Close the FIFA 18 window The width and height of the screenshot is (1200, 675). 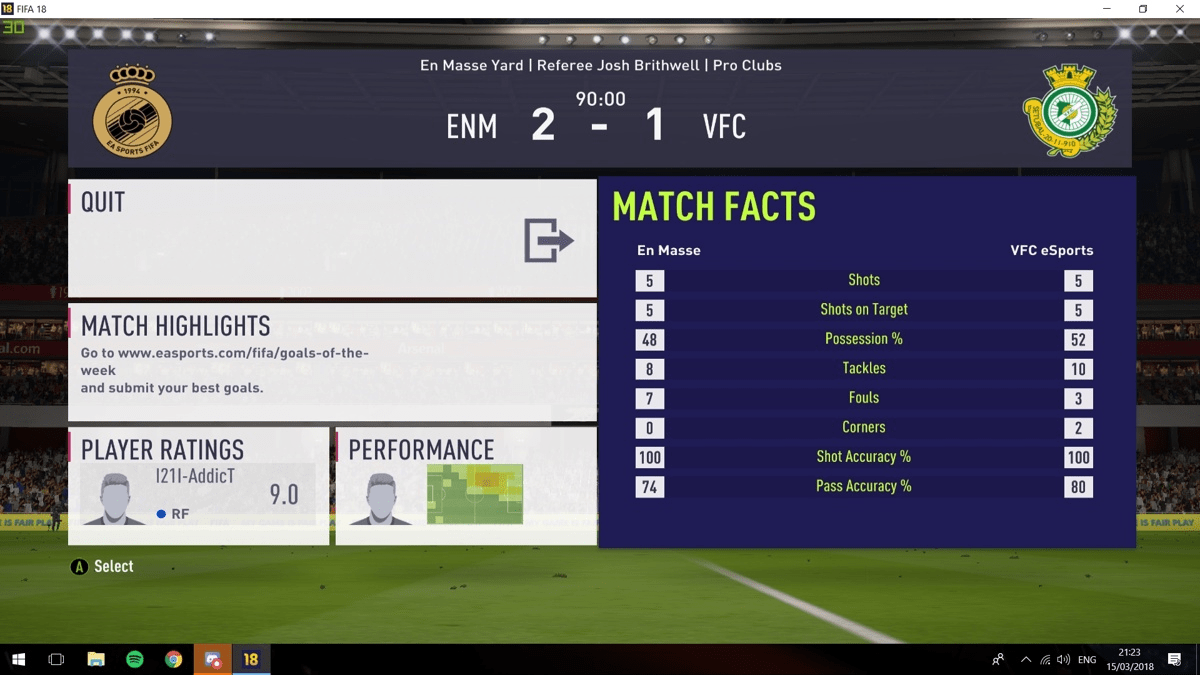1178,9
